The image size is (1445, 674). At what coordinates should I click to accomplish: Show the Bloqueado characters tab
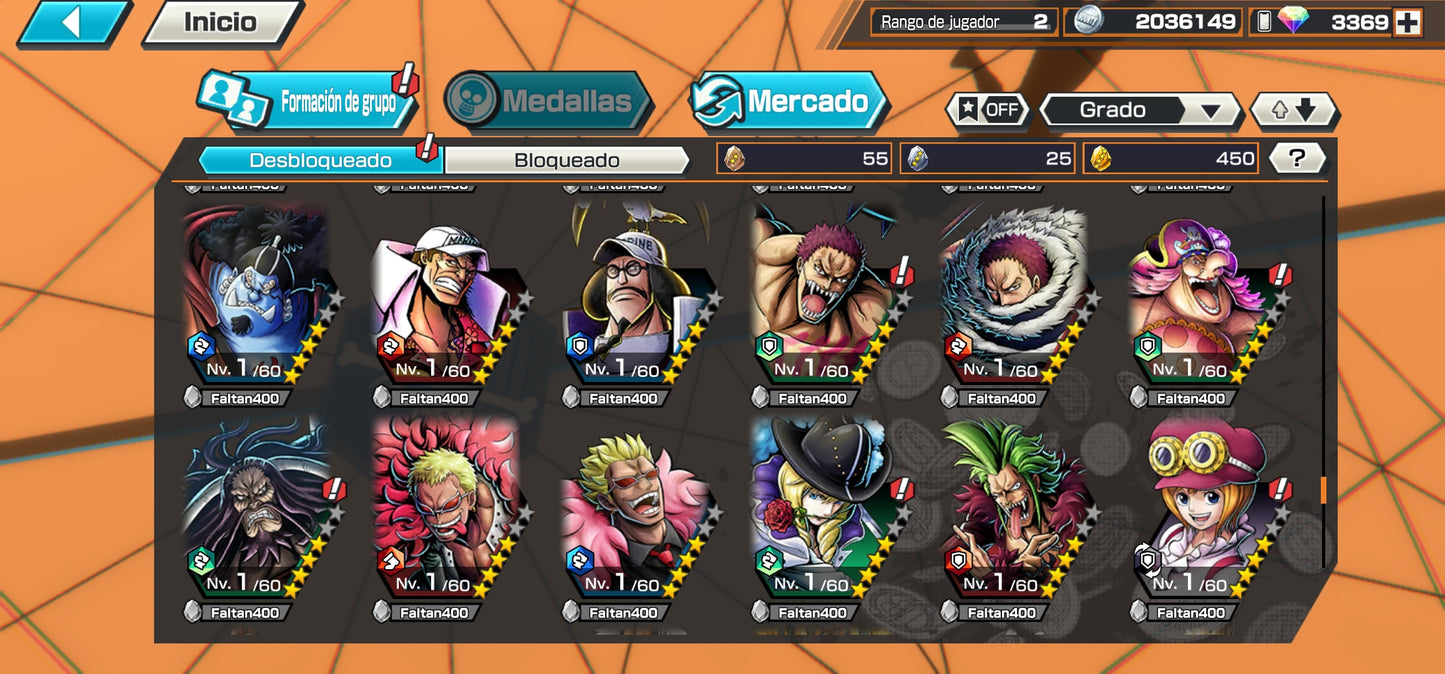tap(566, 160)
